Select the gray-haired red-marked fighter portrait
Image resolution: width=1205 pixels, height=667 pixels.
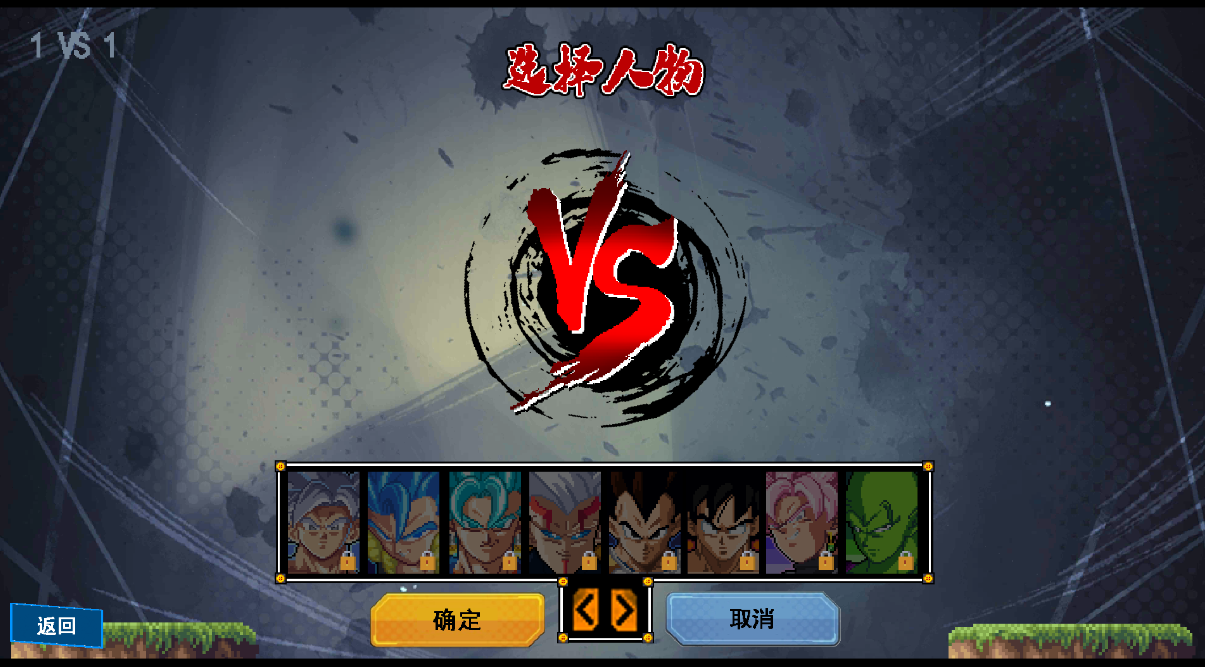click(x=564, y=522)
